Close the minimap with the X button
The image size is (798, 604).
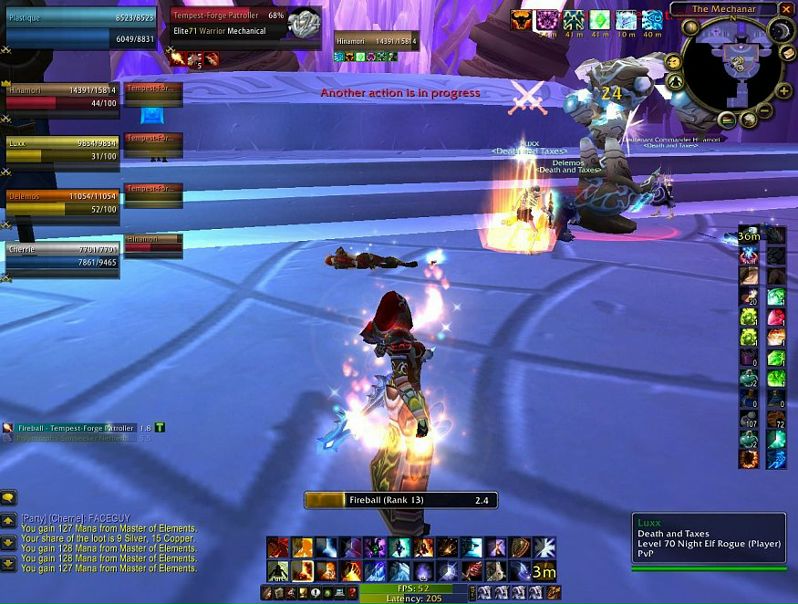784,10
